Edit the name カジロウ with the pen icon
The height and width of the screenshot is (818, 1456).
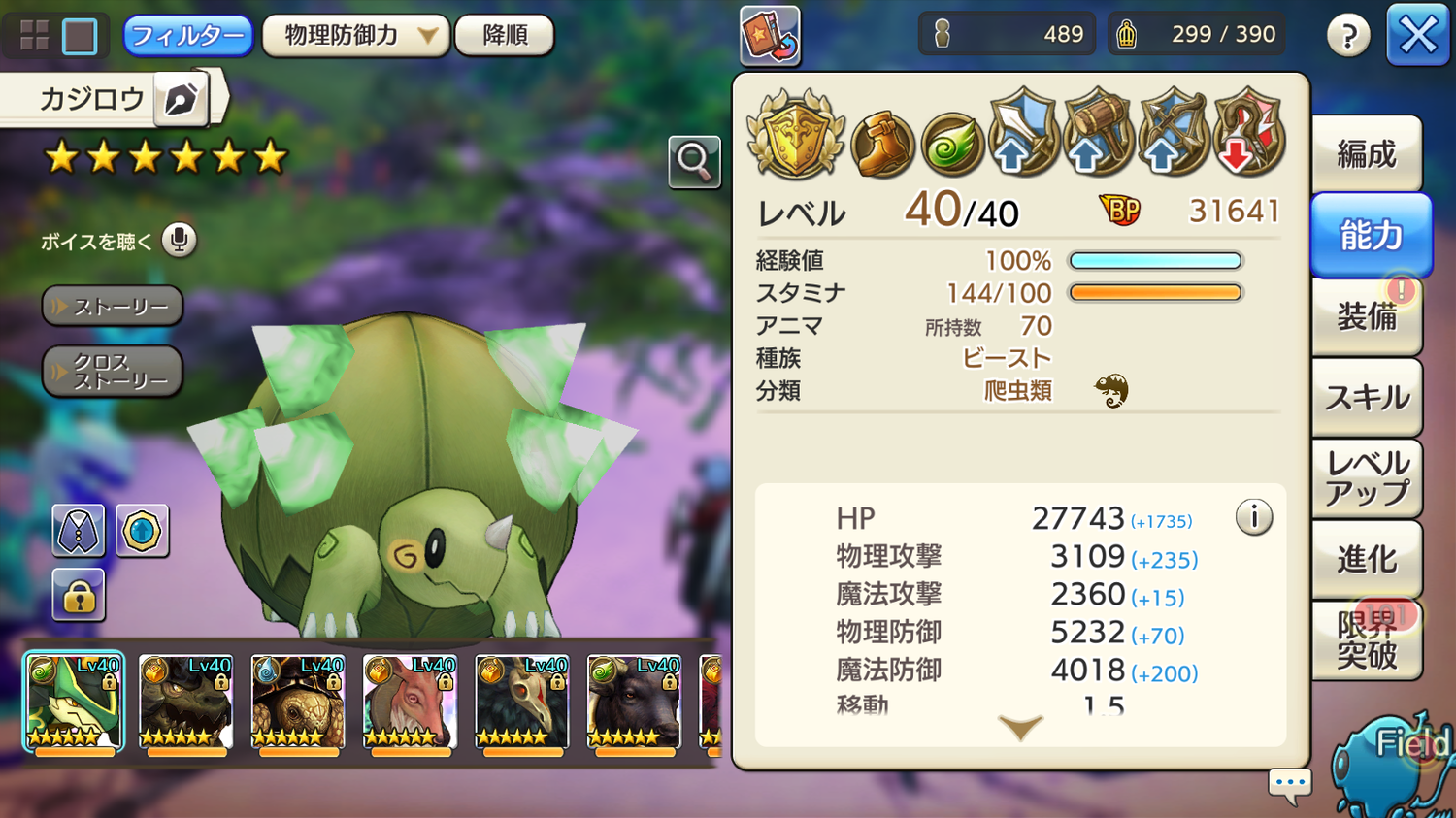pos(182,99)
